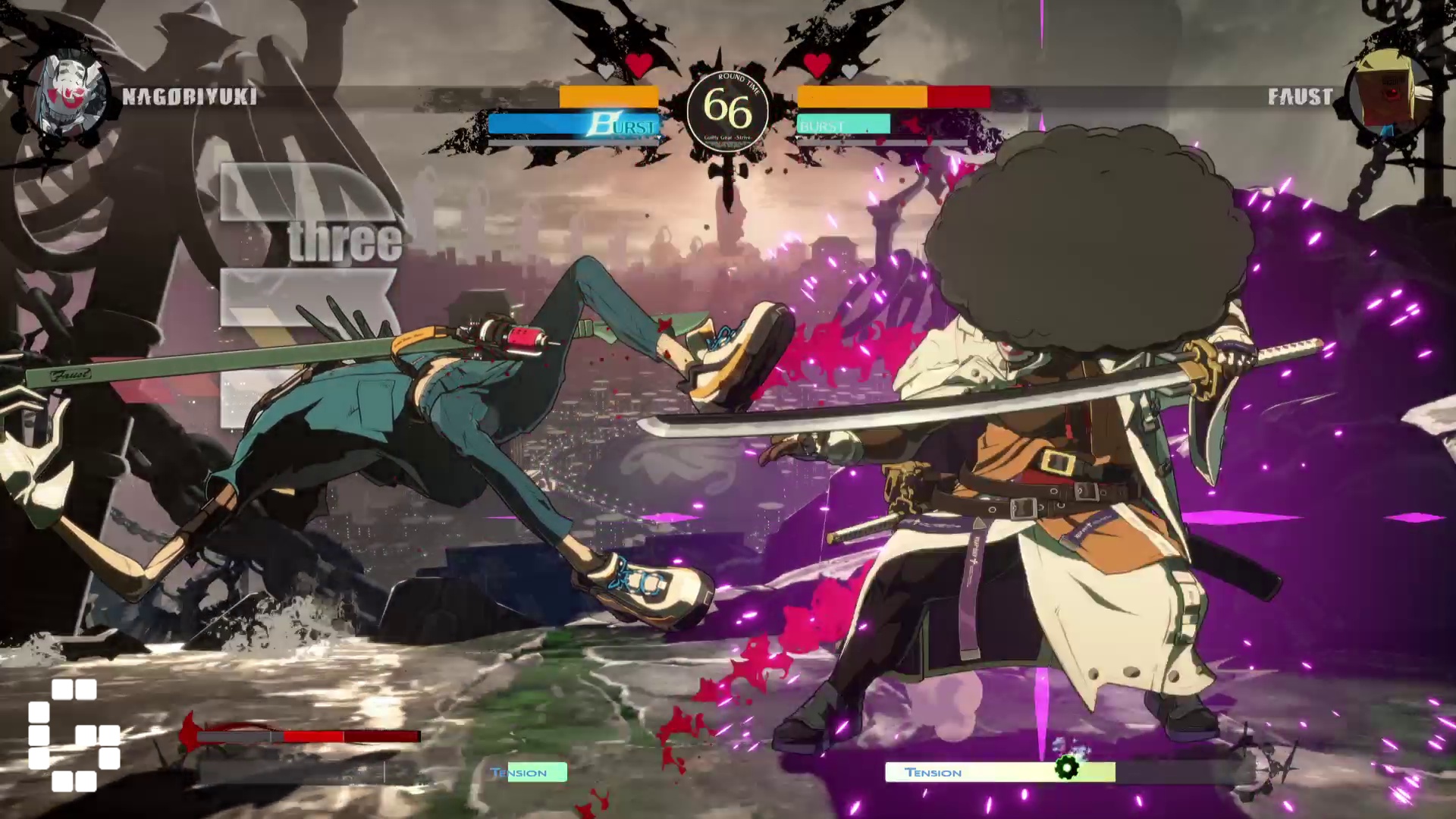This screenshot has width=1456, height=819.
Task: Select the NAGORIYUKI name label
Action: point(188,97)
